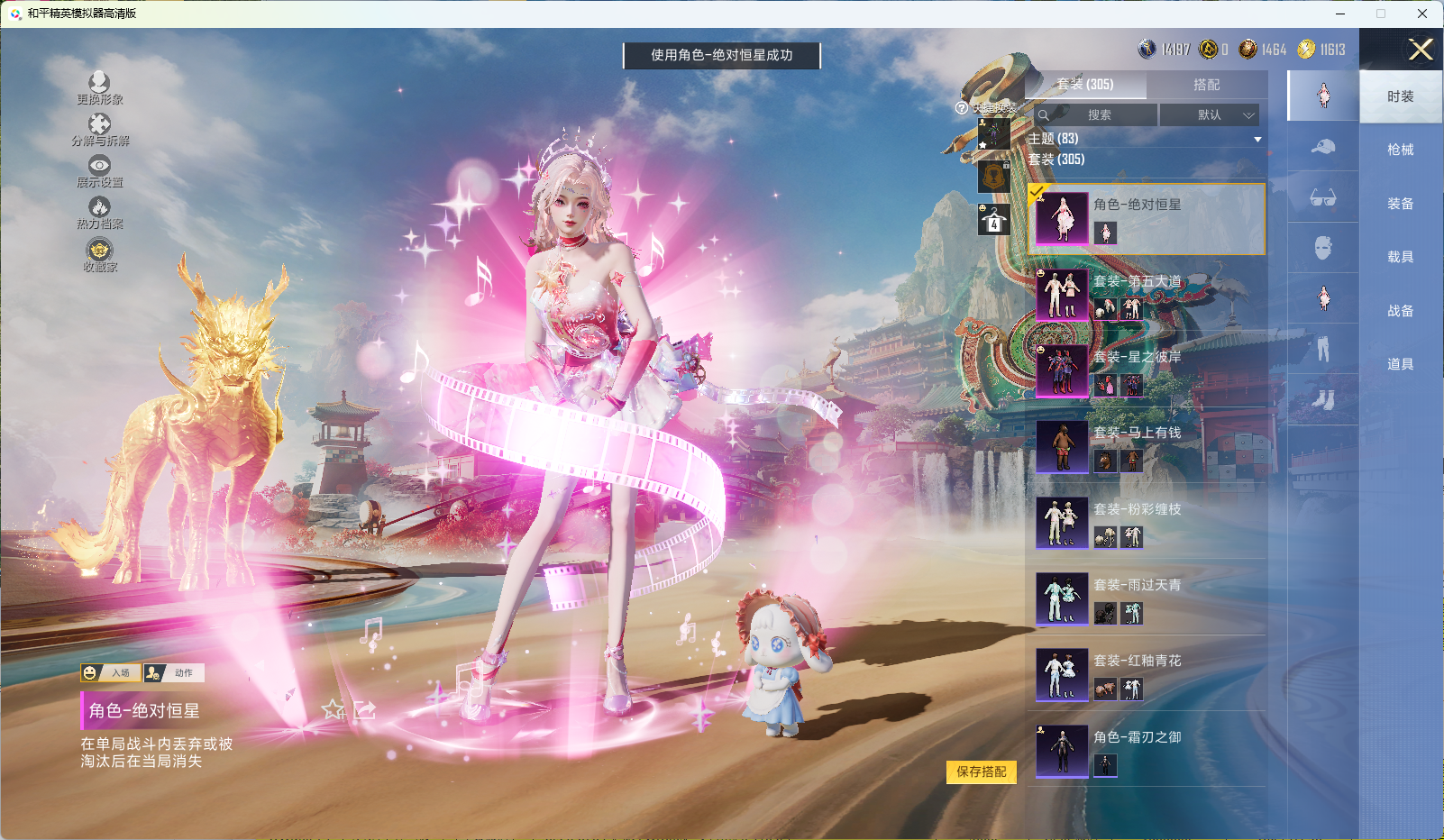Open 更换形象 on the left
This screenshot has width=1444, height=840.
[99, 88]
